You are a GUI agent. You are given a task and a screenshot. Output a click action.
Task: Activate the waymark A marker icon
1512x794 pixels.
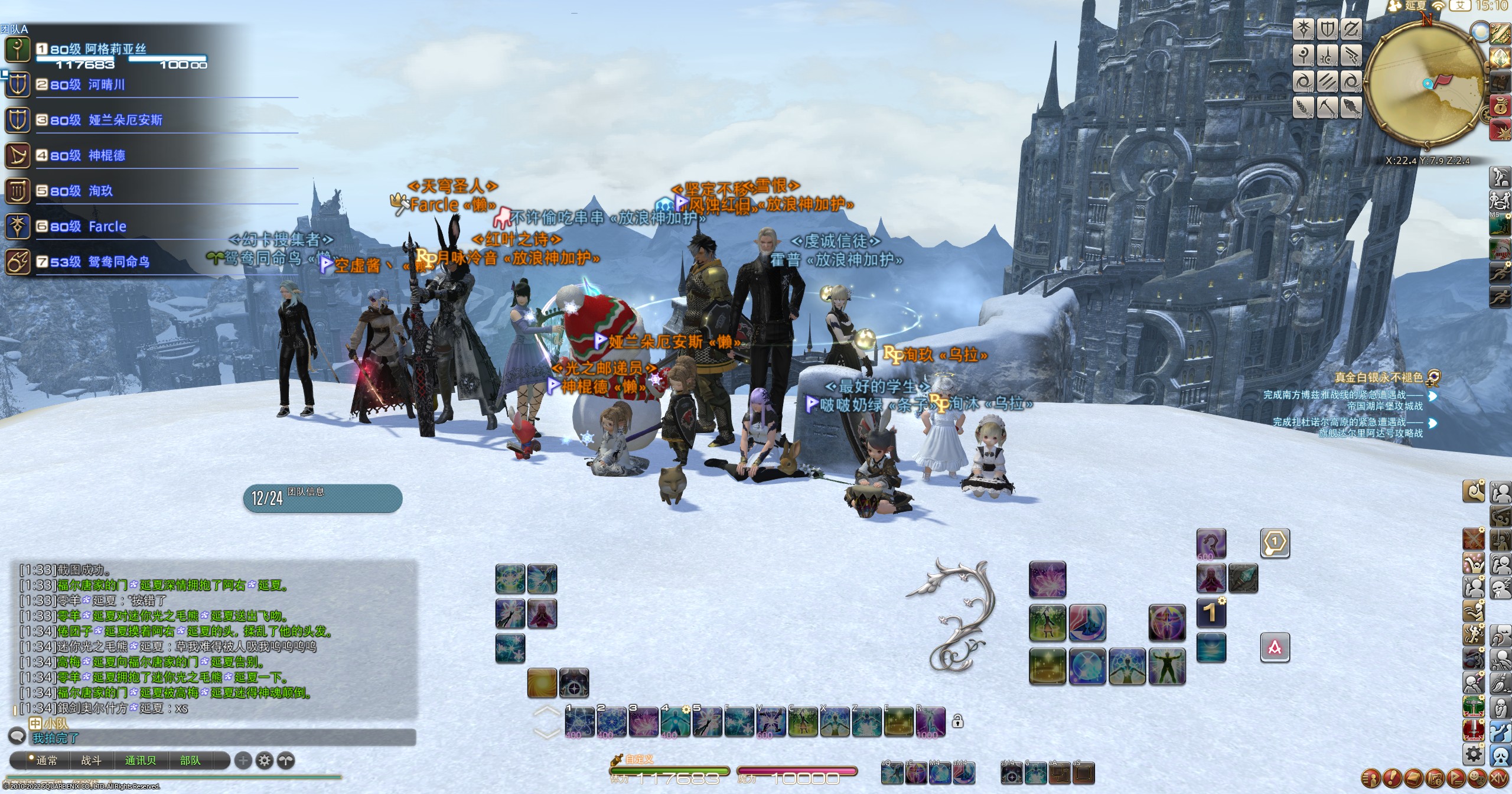1275,647
